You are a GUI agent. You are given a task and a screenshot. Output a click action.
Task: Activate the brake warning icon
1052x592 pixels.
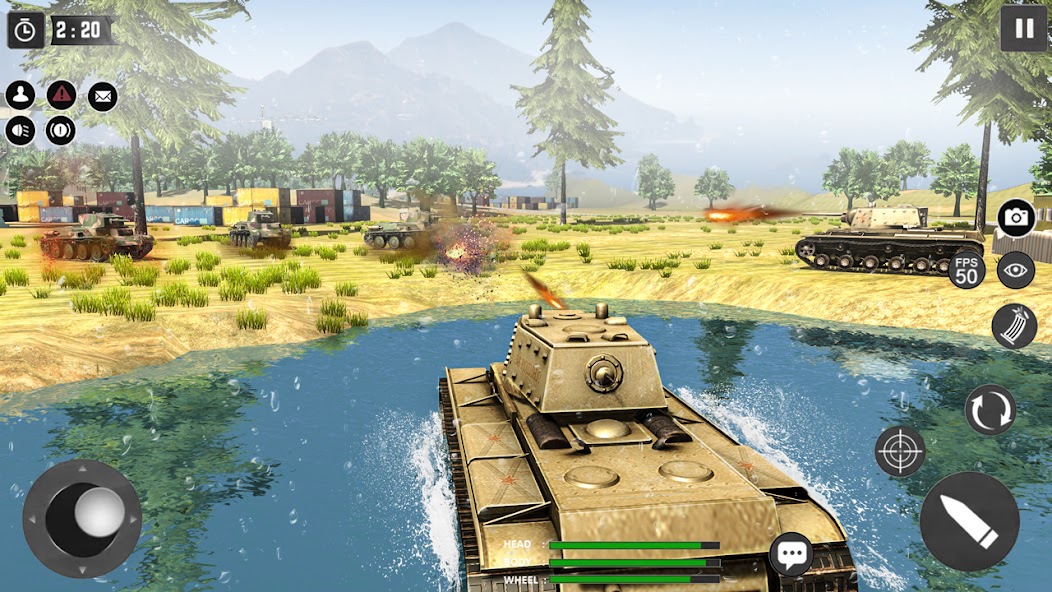(61, 130)
